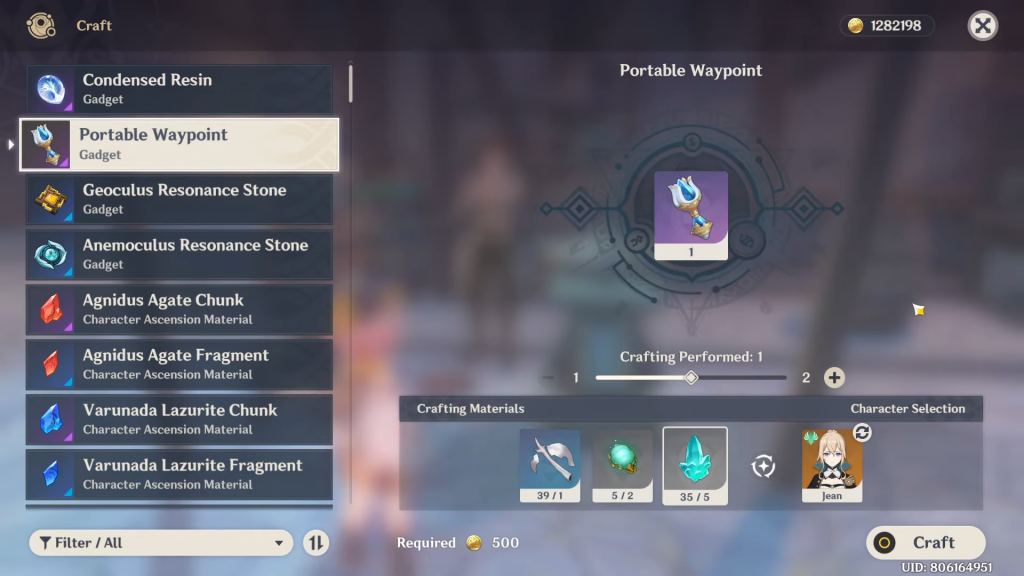Craft the Portable Waypoint

pos(925,543)
